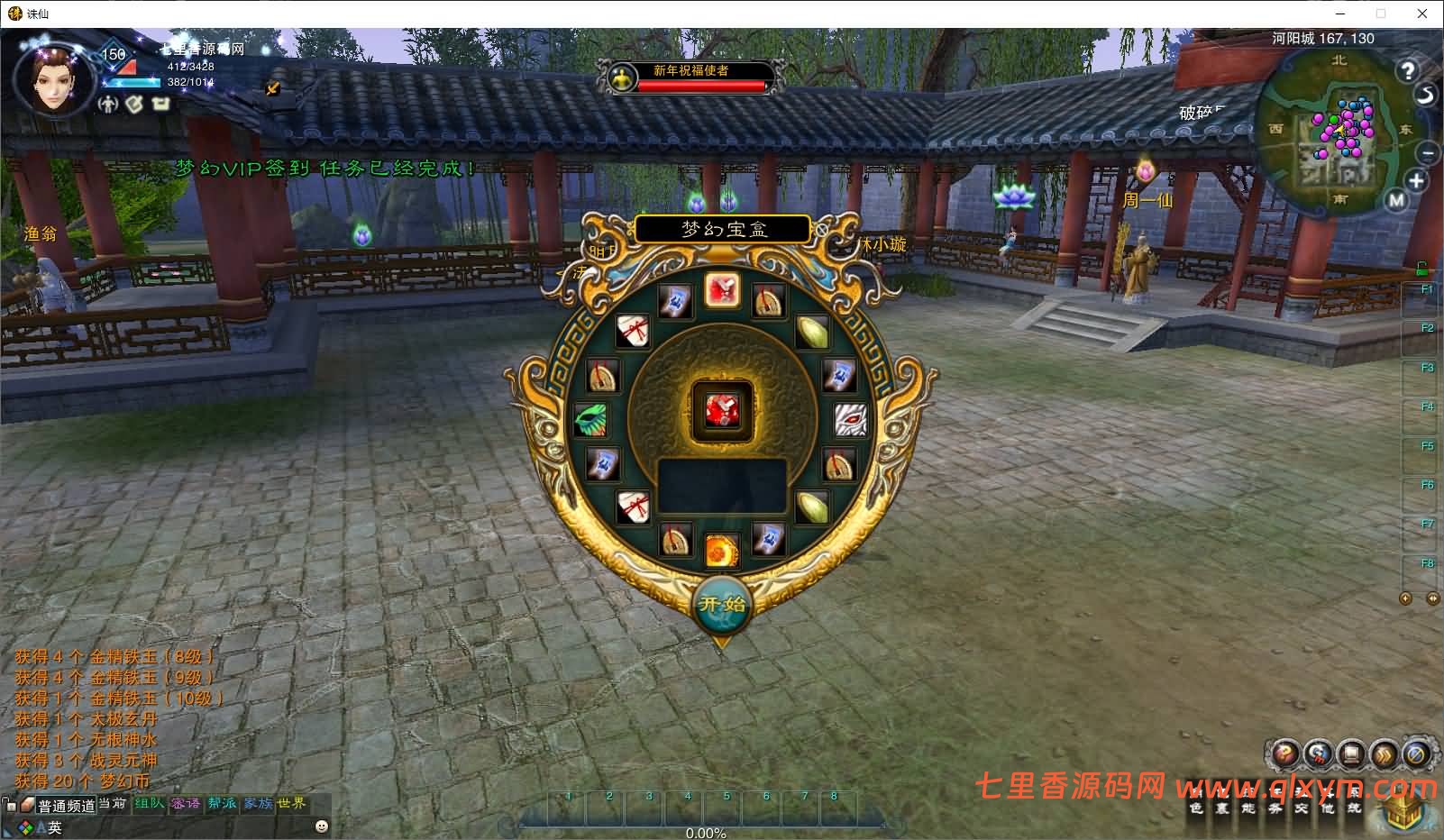1444x840 pixels.
Task: Click the smiley emoticon icon in the chat bar
Action: (x=321, y=826)
